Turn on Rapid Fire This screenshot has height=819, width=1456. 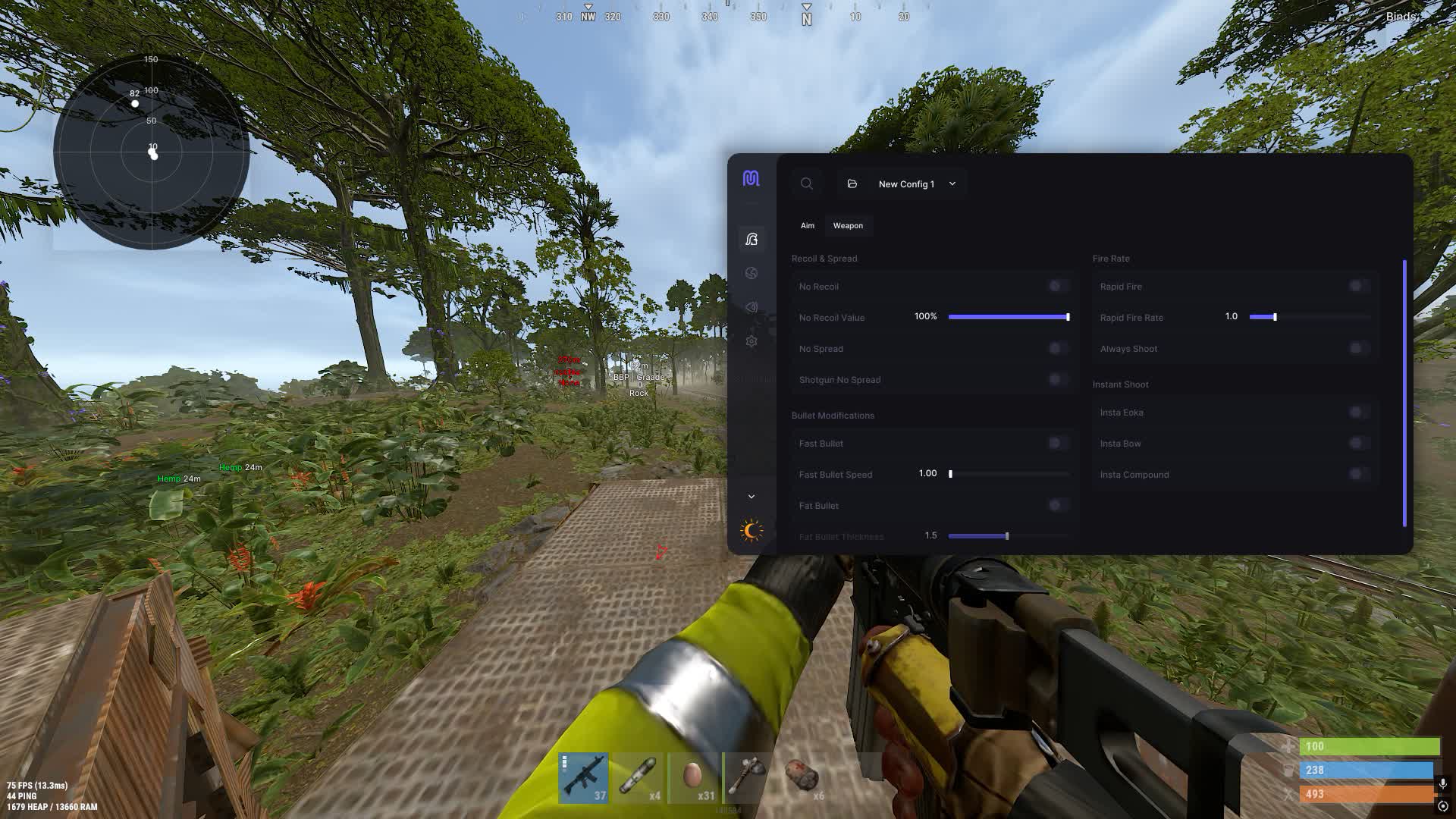point(1356,286)
